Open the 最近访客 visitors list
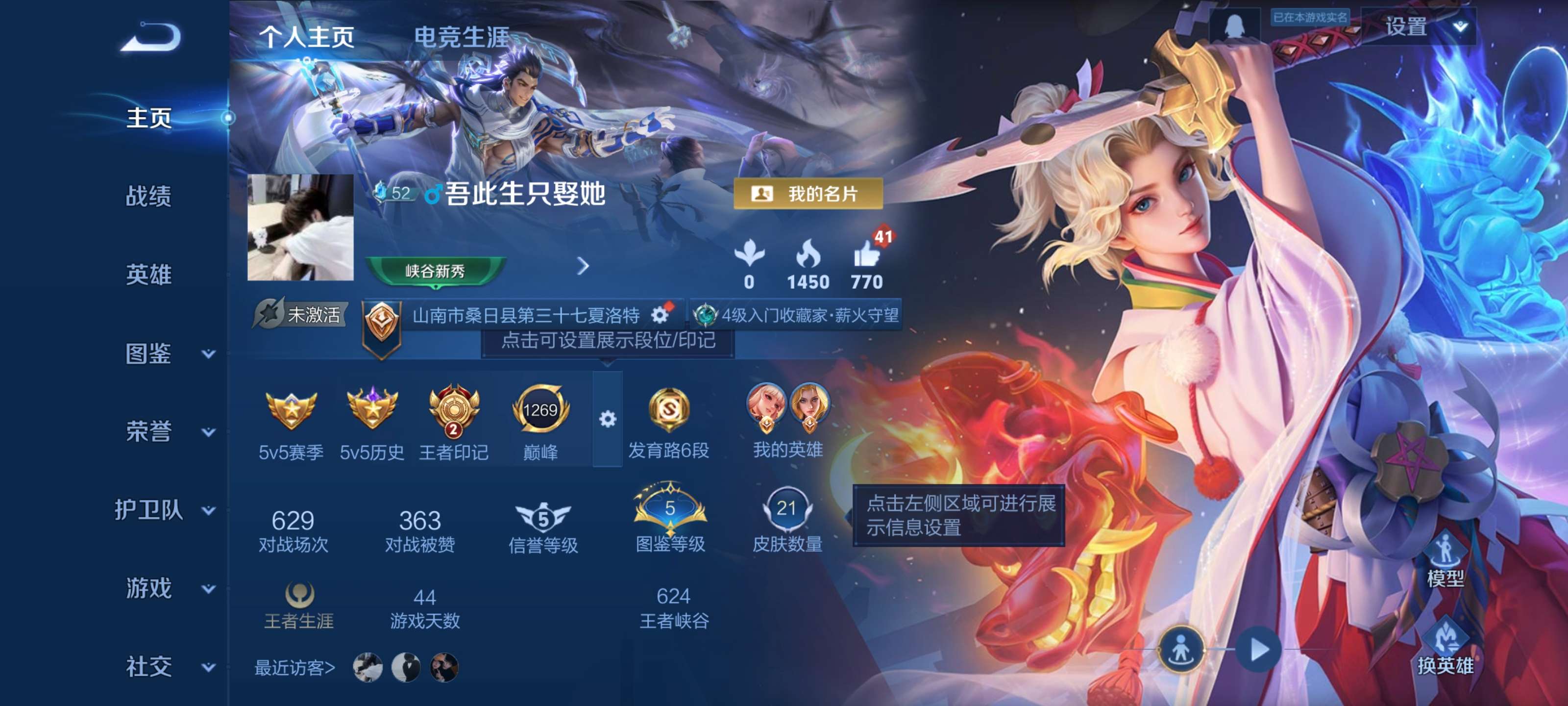 click(x=294, y=668)
